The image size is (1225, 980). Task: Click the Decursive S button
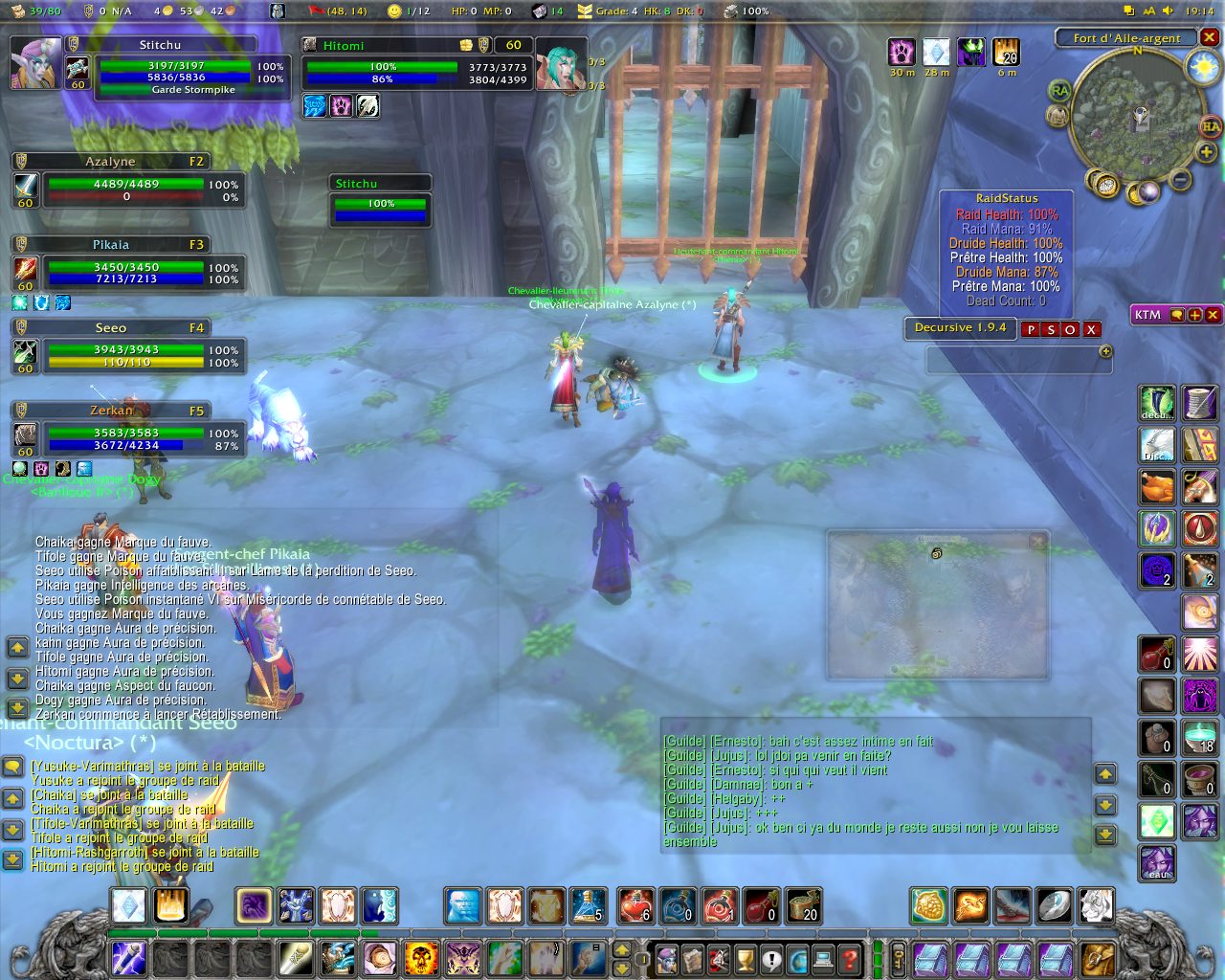tap(1051, 329)
